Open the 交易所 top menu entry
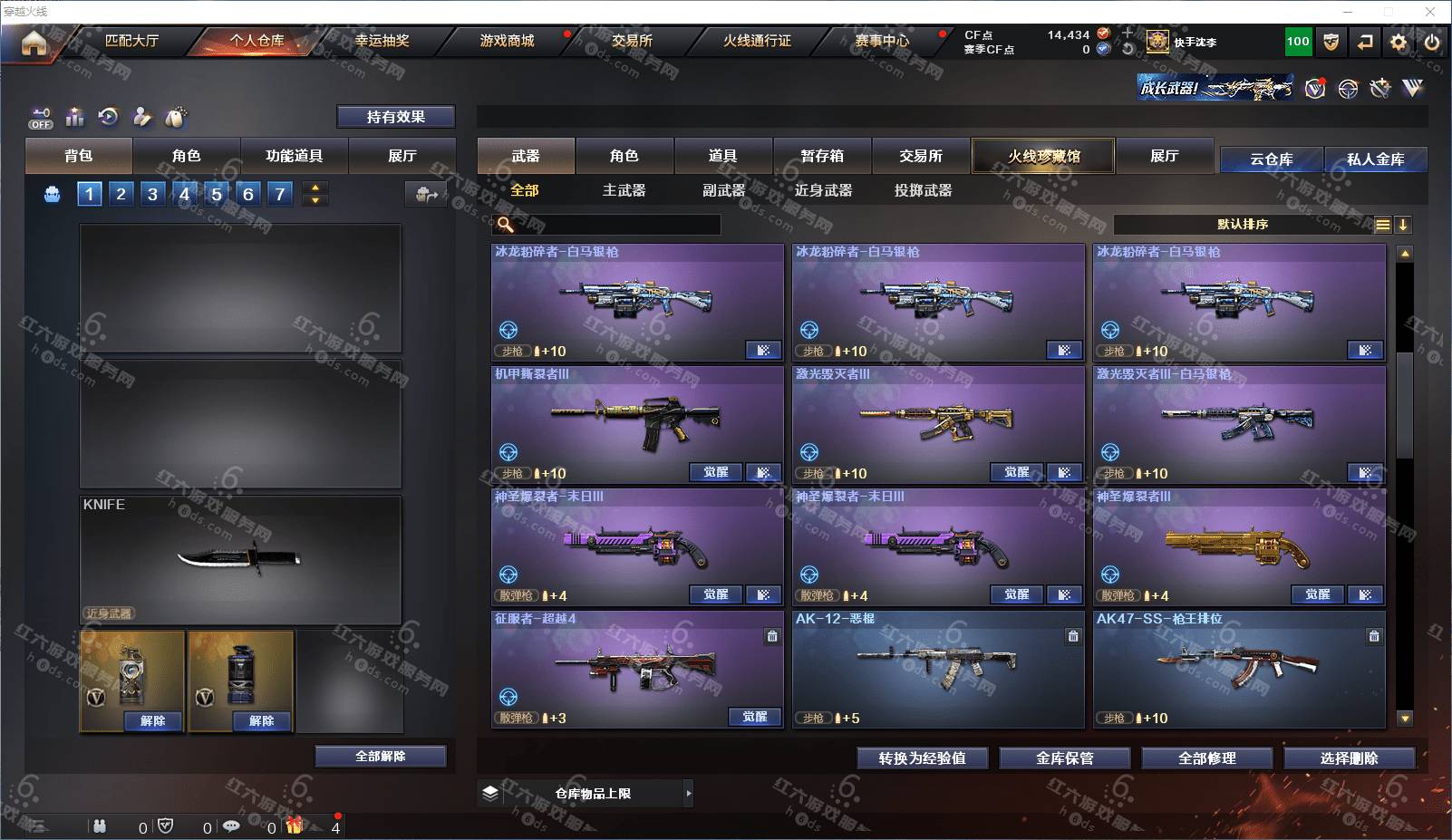This screenshot has width=1452, height=840. pos(631,41)
